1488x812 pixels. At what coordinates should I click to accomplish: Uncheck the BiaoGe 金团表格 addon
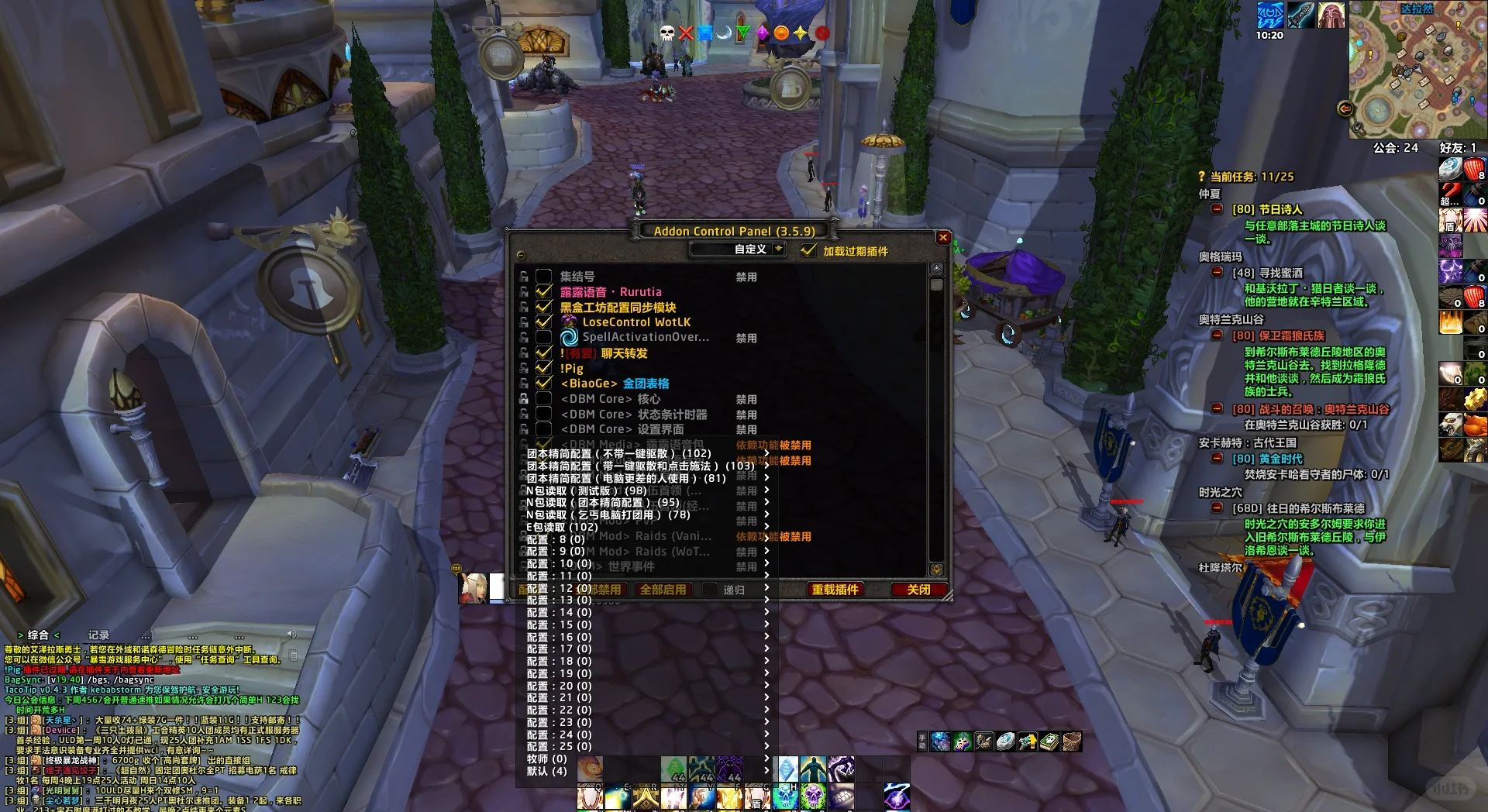click(544, 384)
